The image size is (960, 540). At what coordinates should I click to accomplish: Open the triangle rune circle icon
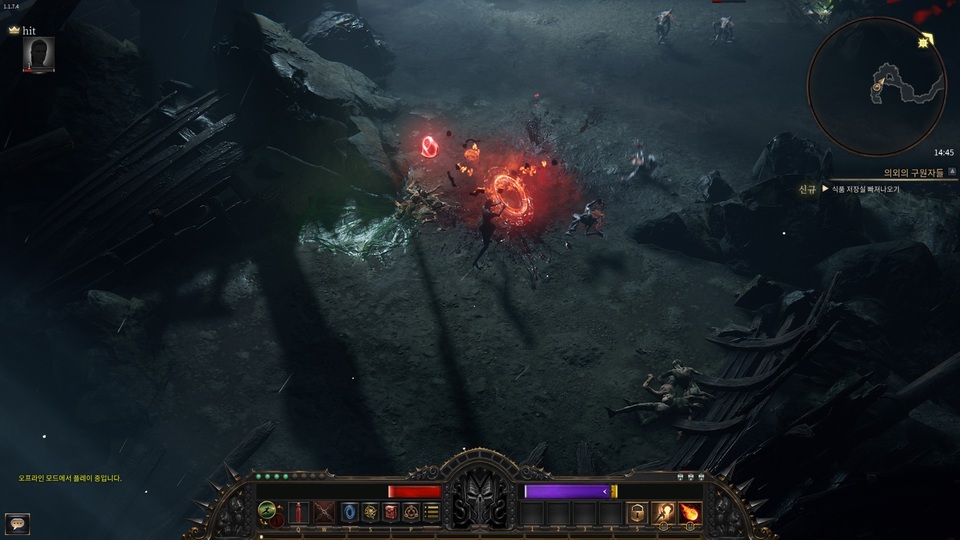(x=411, y=513)
